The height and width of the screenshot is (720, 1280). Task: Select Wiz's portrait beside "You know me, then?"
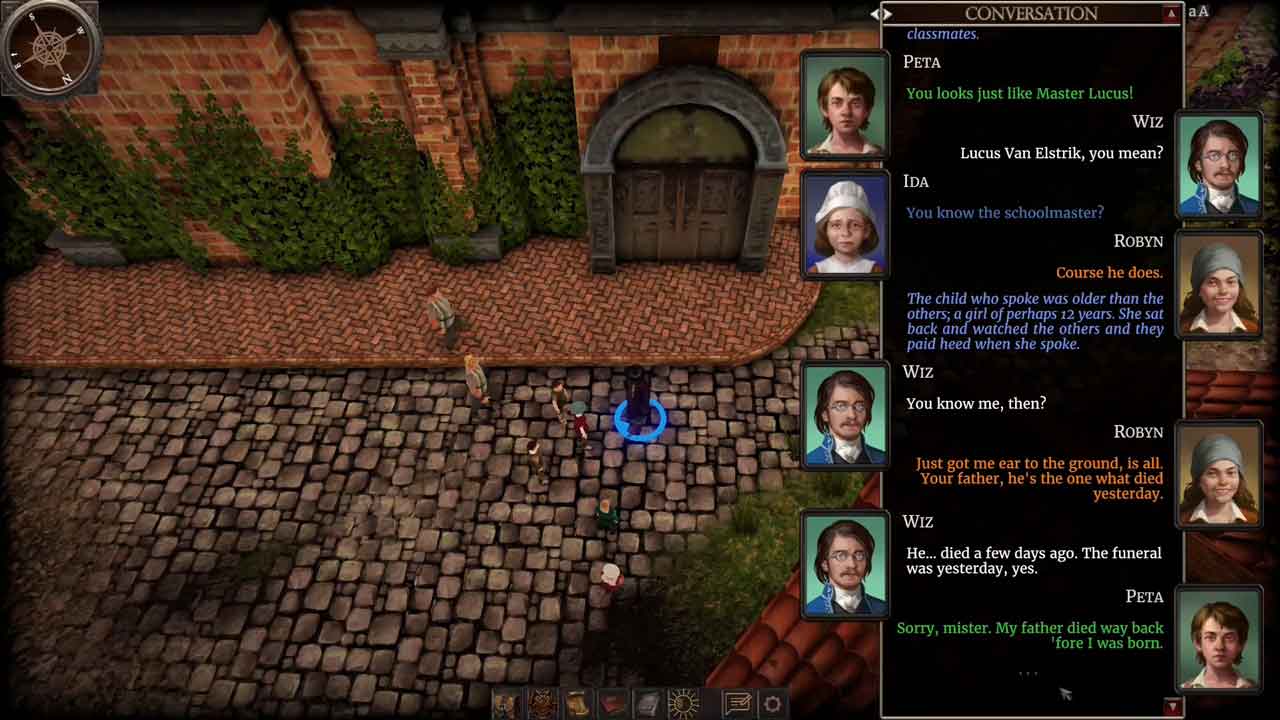(845, 415)
